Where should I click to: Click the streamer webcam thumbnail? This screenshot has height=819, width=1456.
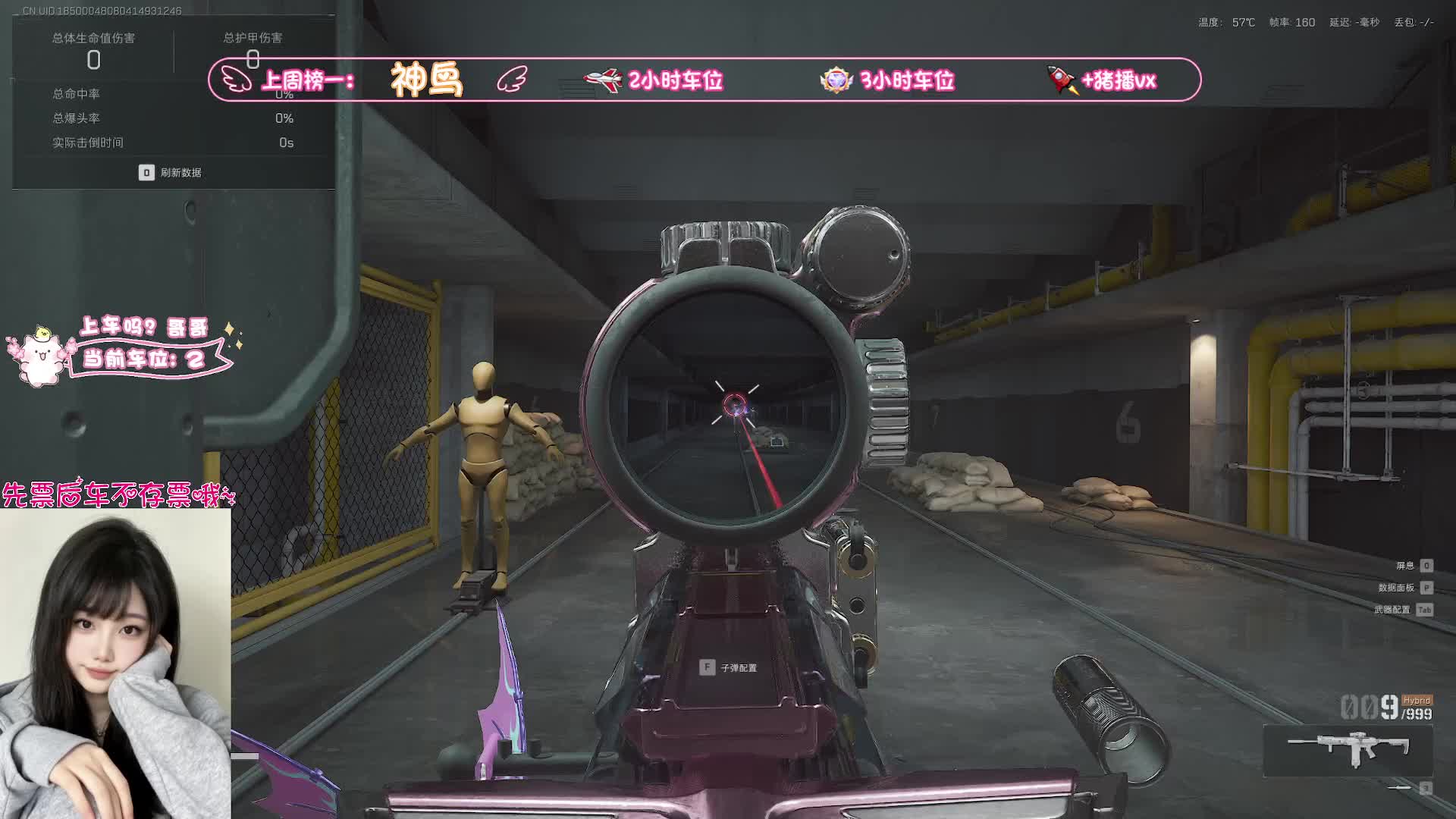click(115, 664)
